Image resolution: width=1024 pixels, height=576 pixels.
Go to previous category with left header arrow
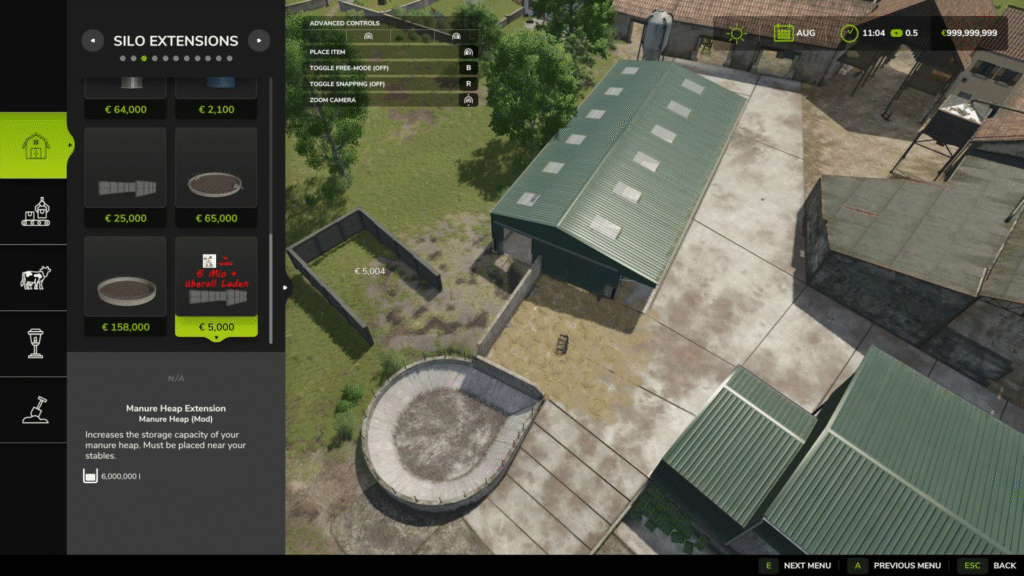(x=93, y=41)
